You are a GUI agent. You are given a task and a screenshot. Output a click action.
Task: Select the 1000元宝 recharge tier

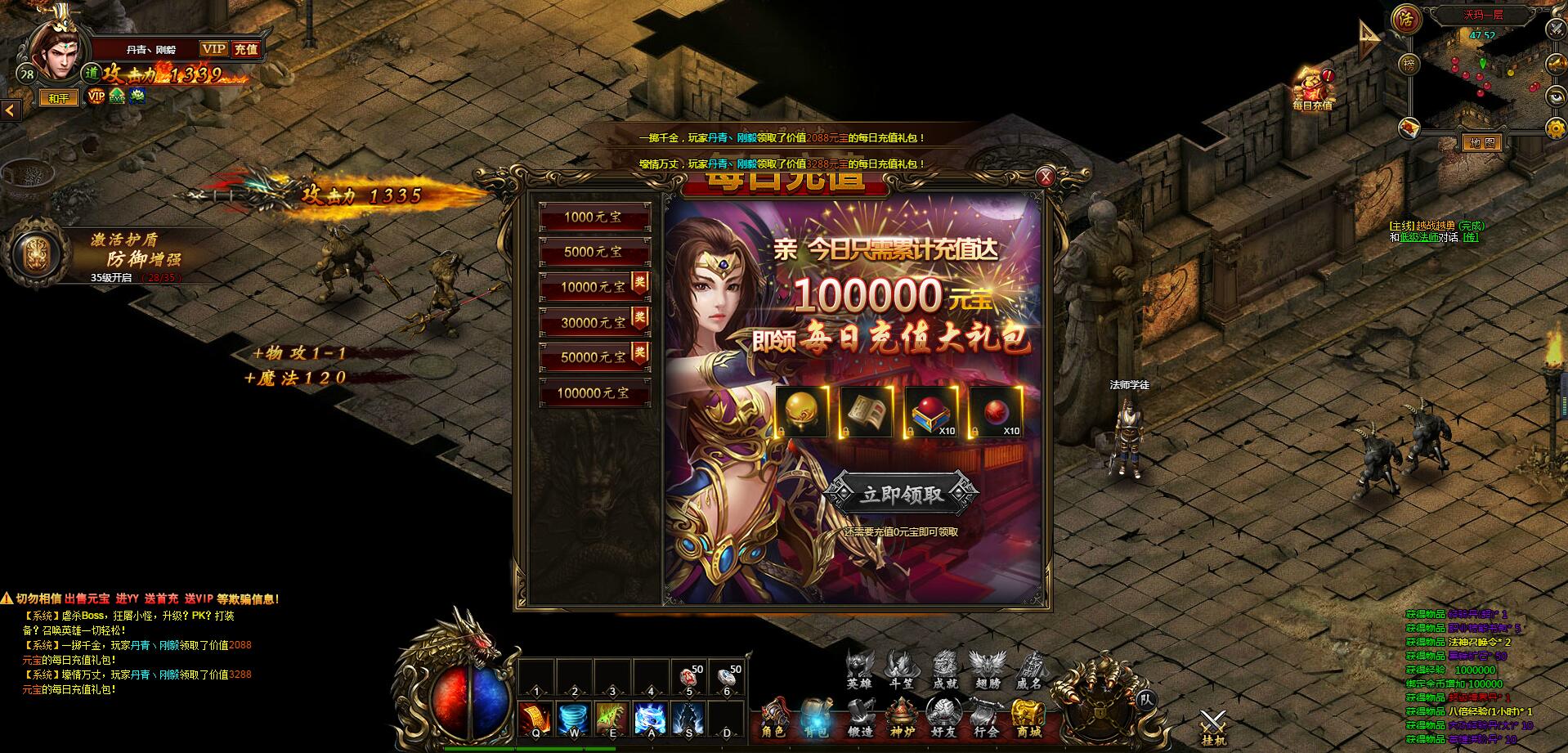[x=594, y=217]
